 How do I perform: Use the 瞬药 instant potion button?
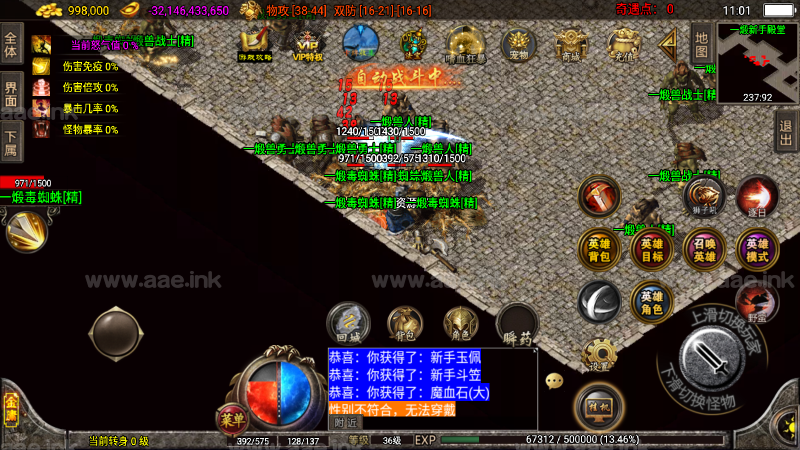517,323
